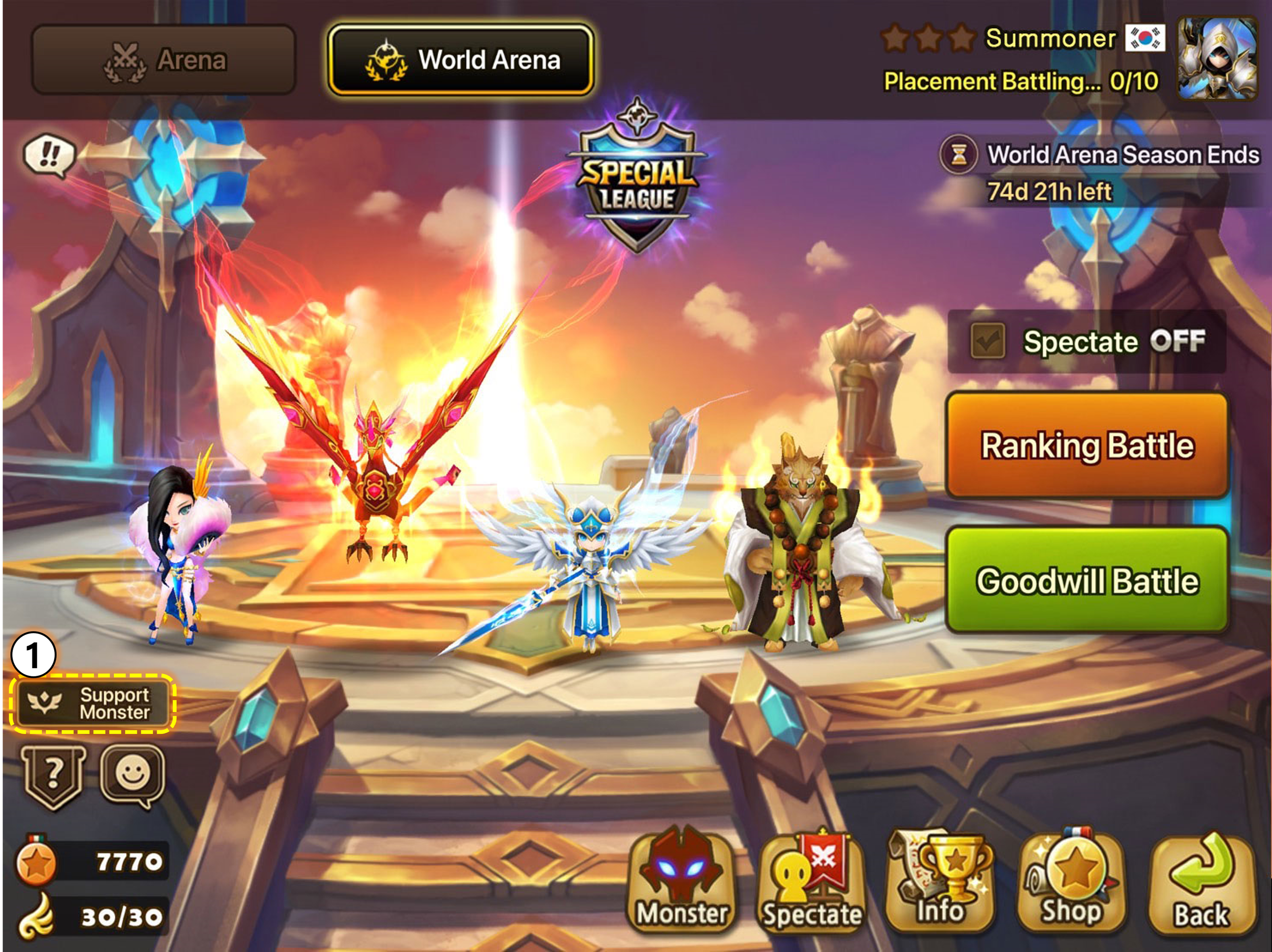
Task: Toggle the Spectate checkbox
Action: tap(987, 341)
